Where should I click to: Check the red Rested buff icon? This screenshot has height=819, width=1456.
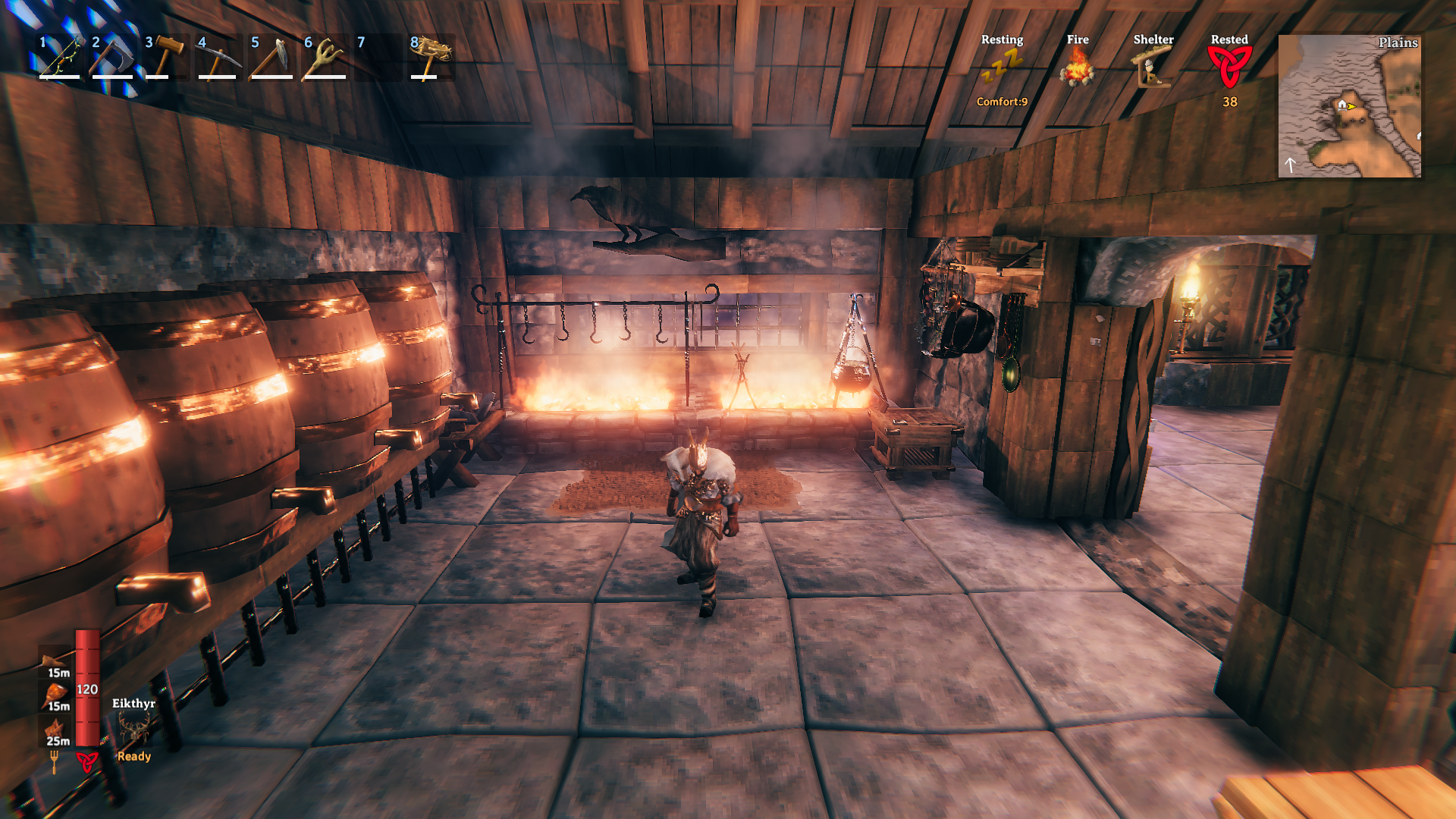click(x=1229, y=67)
